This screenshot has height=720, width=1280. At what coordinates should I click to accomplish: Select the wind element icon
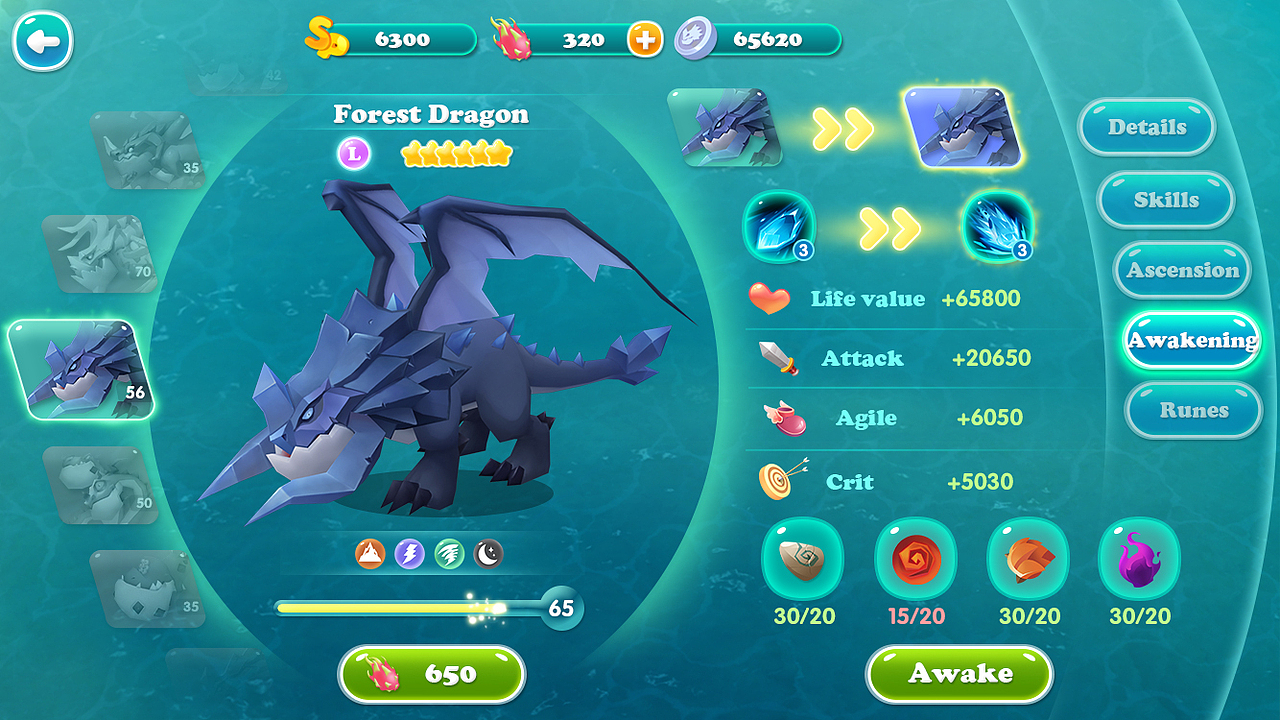tap(448, 551)
